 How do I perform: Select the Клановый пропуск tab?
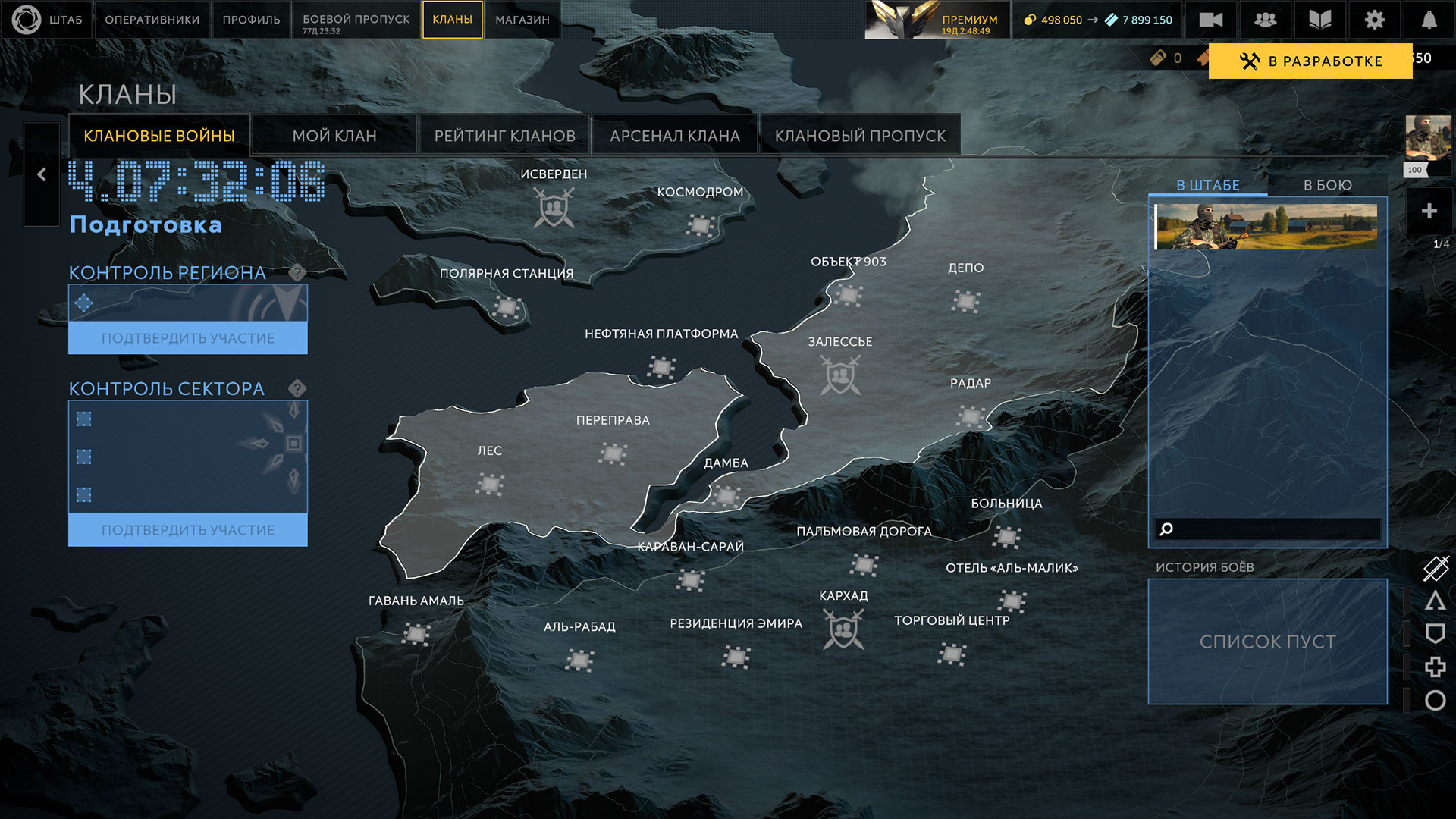pyautogui.click(x=860, y=136)
